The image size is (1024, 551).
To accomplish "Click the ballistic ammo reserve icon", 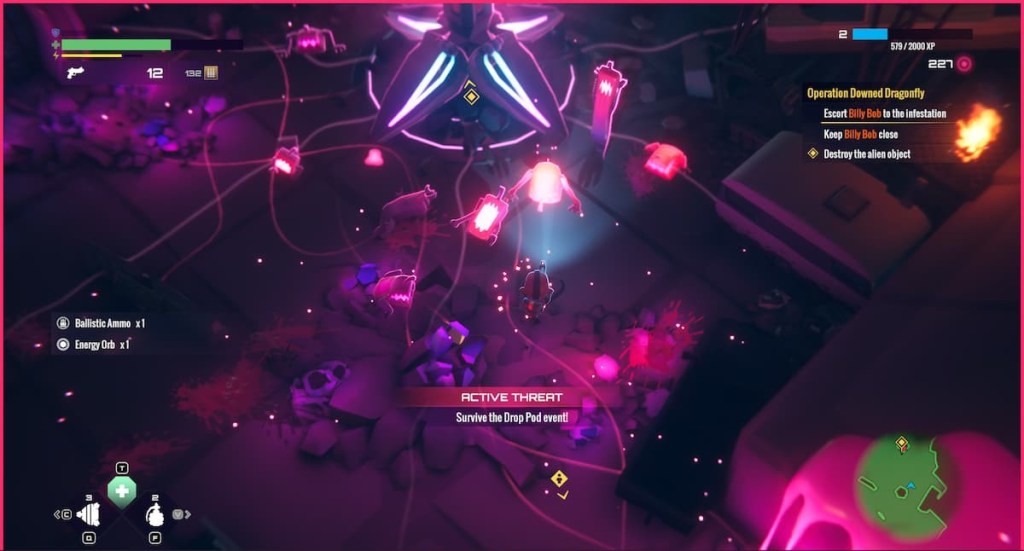I will (210, 72).
